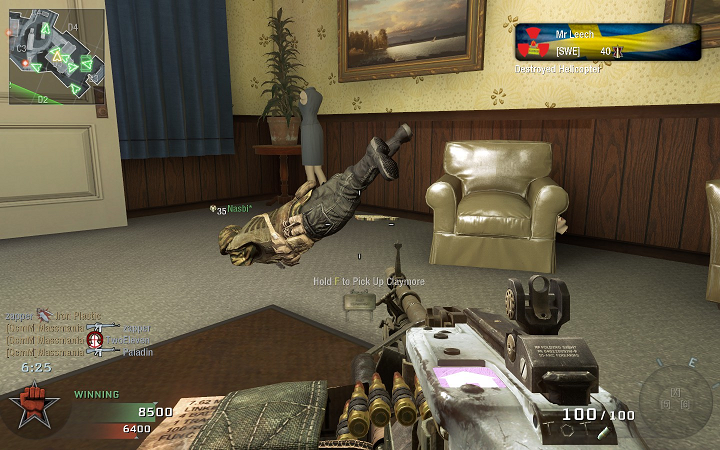Viewport: 720px width, 450px height.
Task: Click the compass equipment dial
Action: tap(674, 393)
